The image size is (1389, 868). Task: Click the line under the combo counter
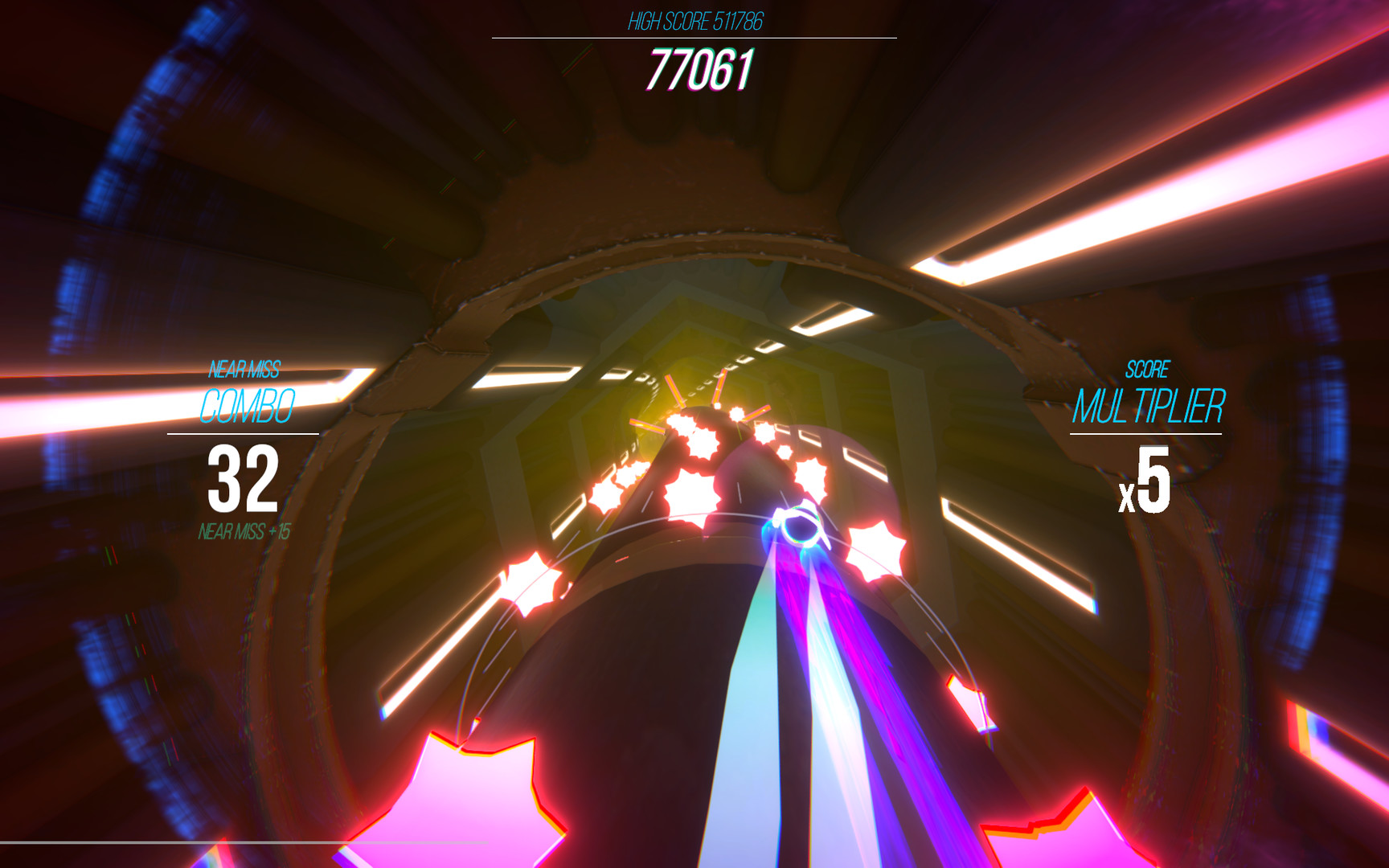[243, 432]
